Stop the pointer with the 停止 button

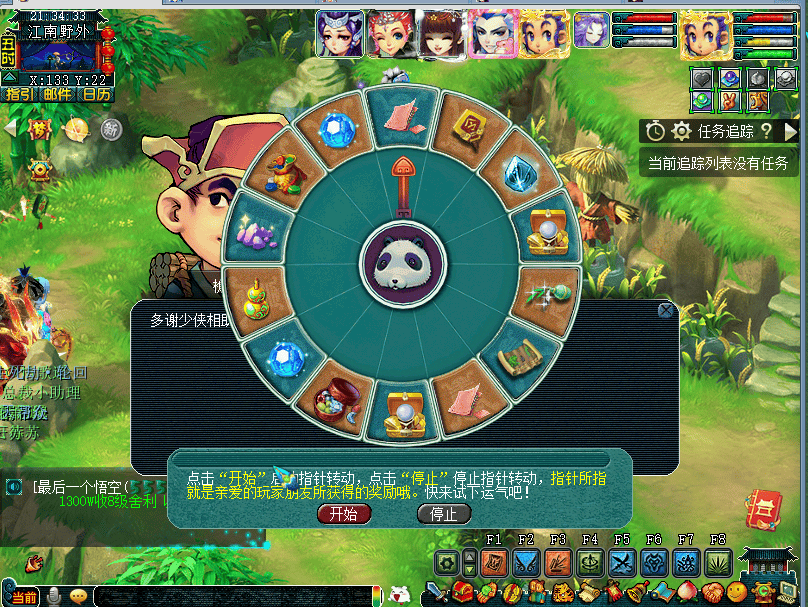coord(443,514)
